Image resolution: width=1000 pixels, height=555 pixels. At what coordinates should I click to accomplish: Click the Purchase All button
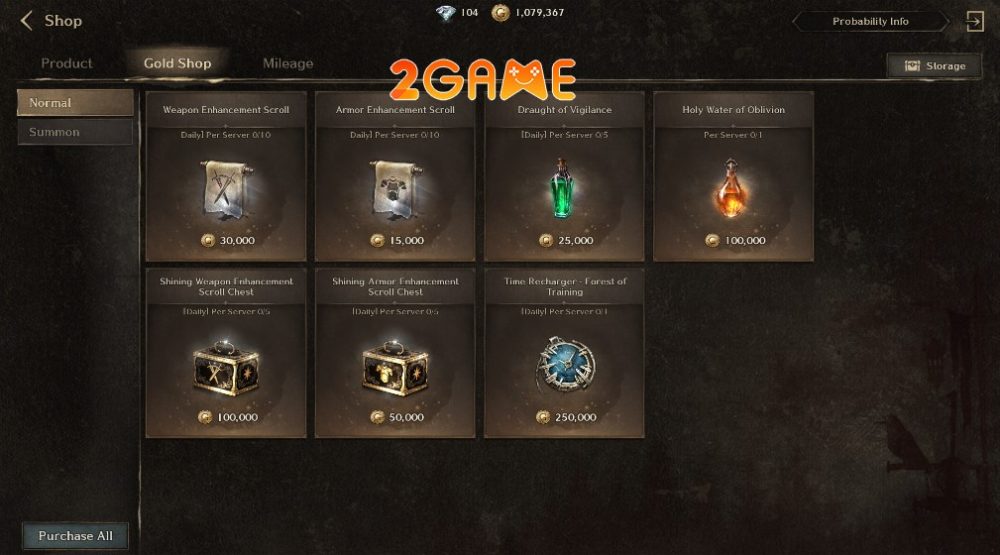pyautogui.click(x=75, y=536)
